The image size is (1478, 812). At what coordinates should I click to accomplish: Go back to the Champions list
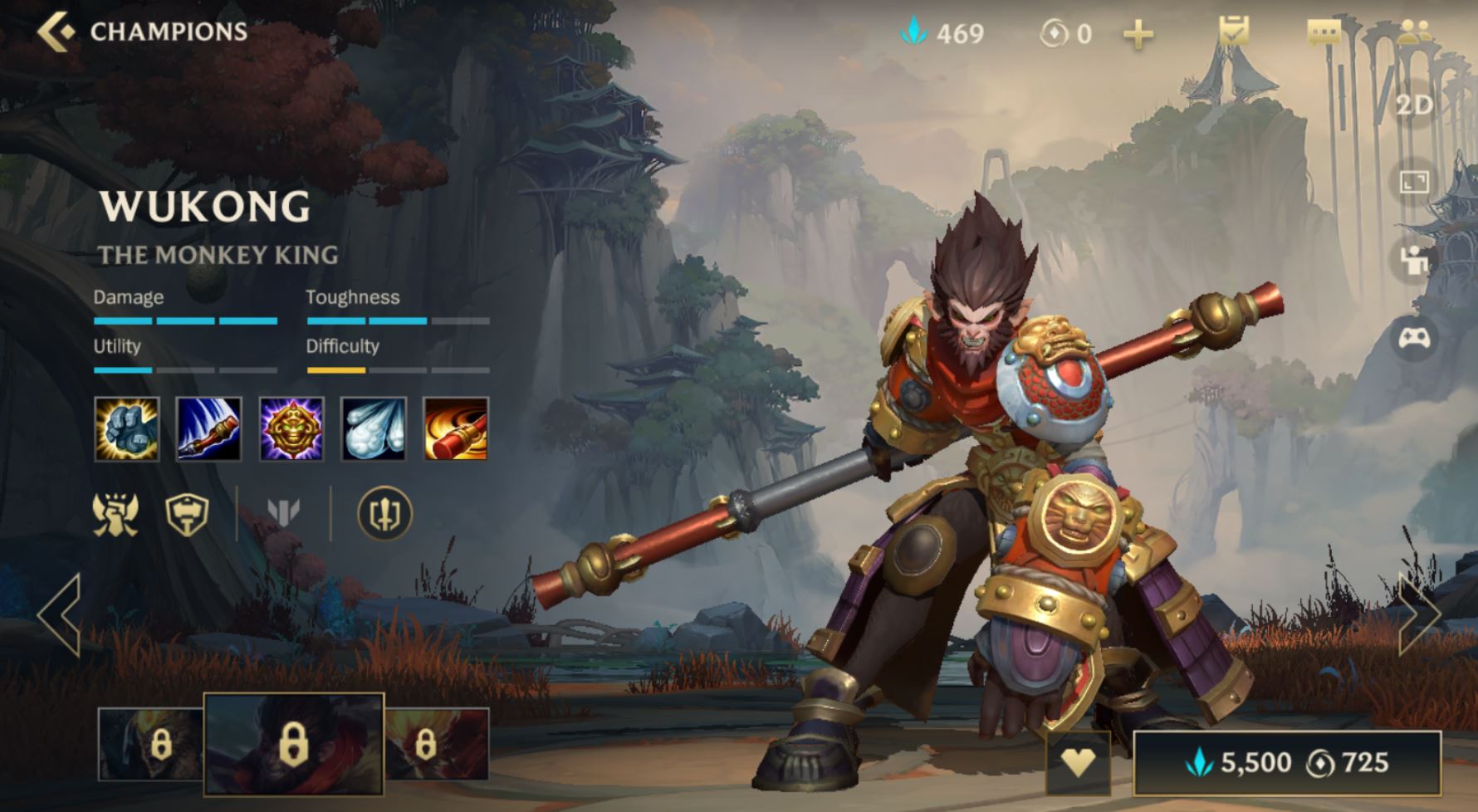click(x=58, y=32)
